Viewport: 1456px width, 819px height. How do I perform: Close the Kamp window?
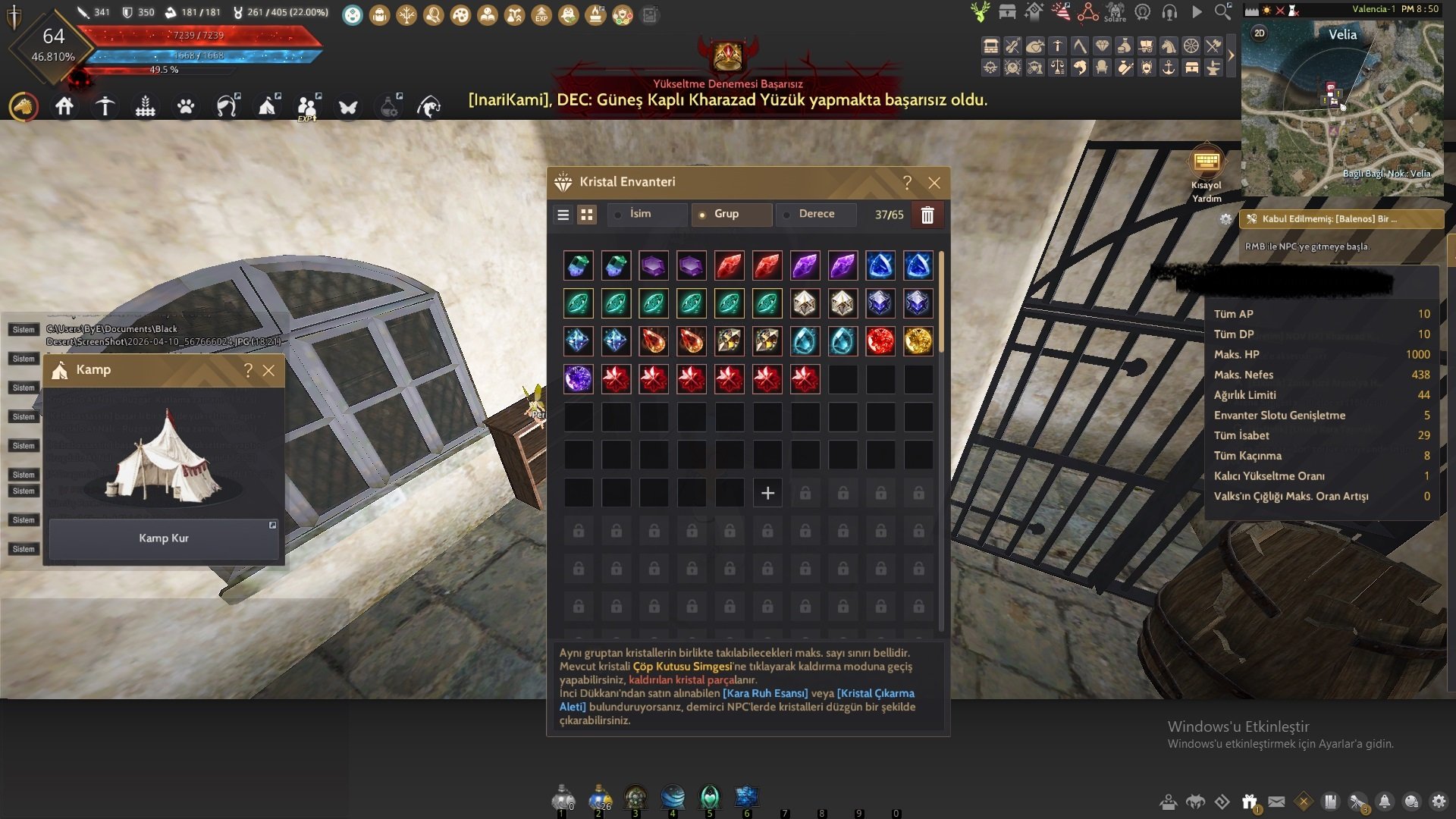click(x=268, y=370)
